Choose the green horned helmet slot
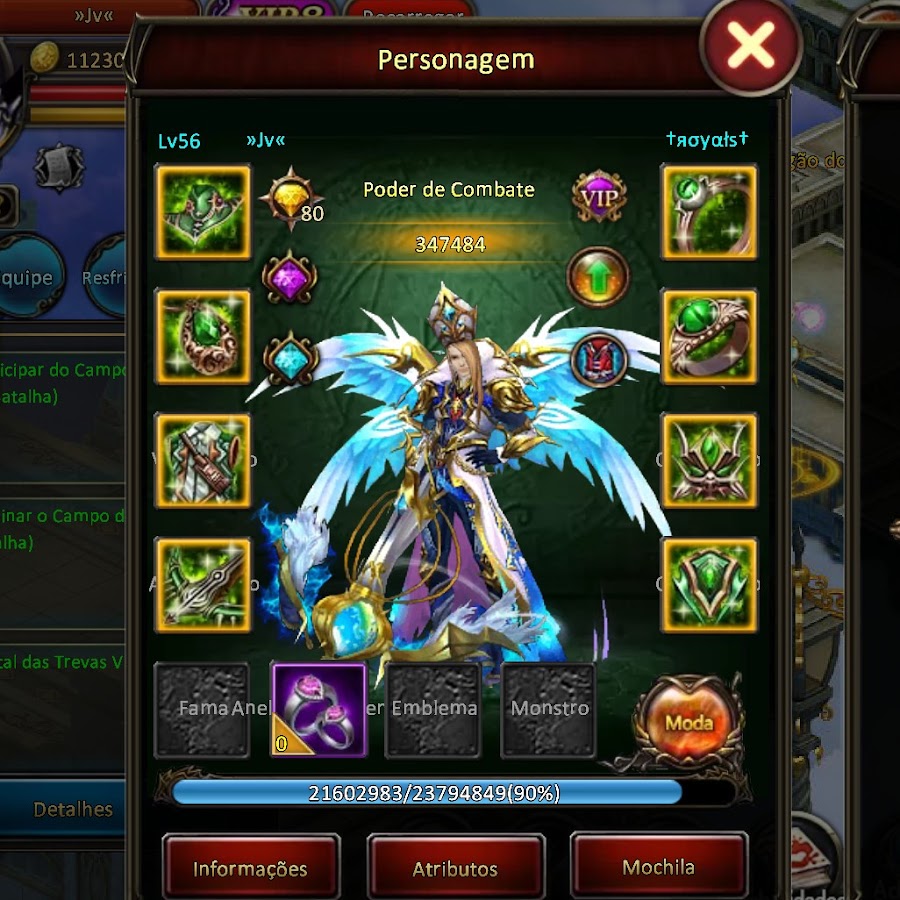The height and width of the screenshot is (900, 900). (709, 461)
